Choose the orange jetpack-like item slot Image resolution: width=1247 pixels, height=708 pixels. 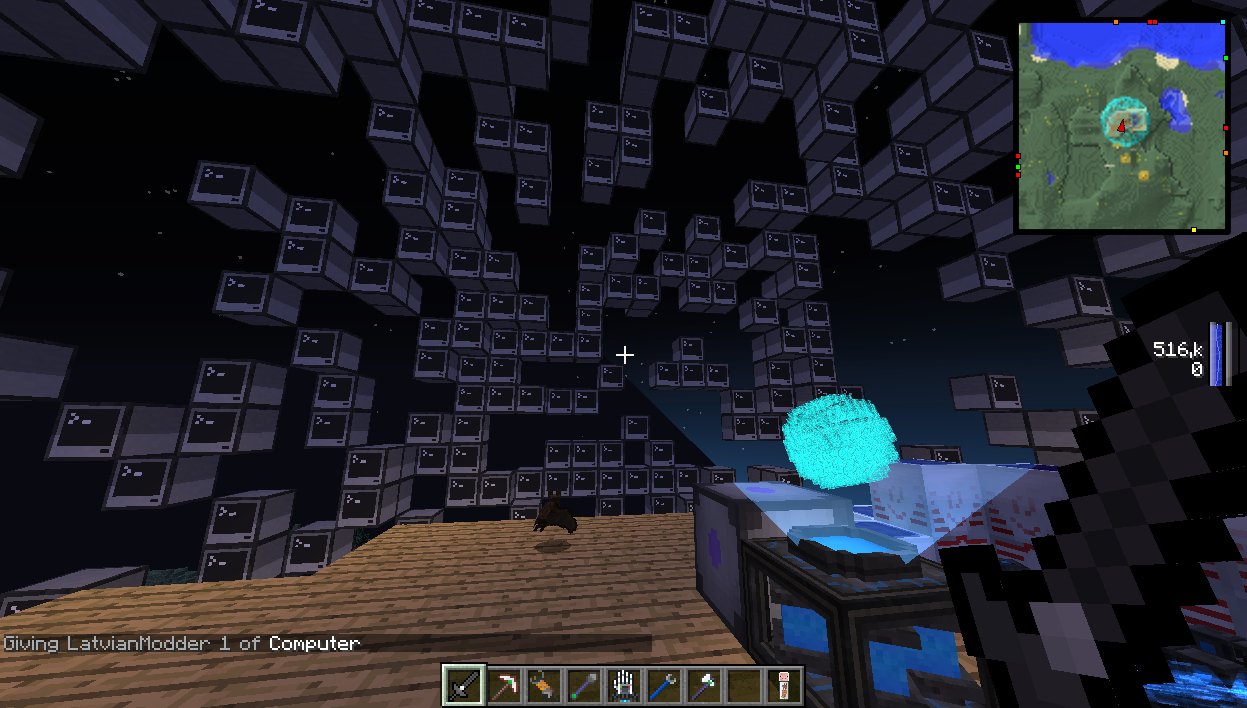543,685
